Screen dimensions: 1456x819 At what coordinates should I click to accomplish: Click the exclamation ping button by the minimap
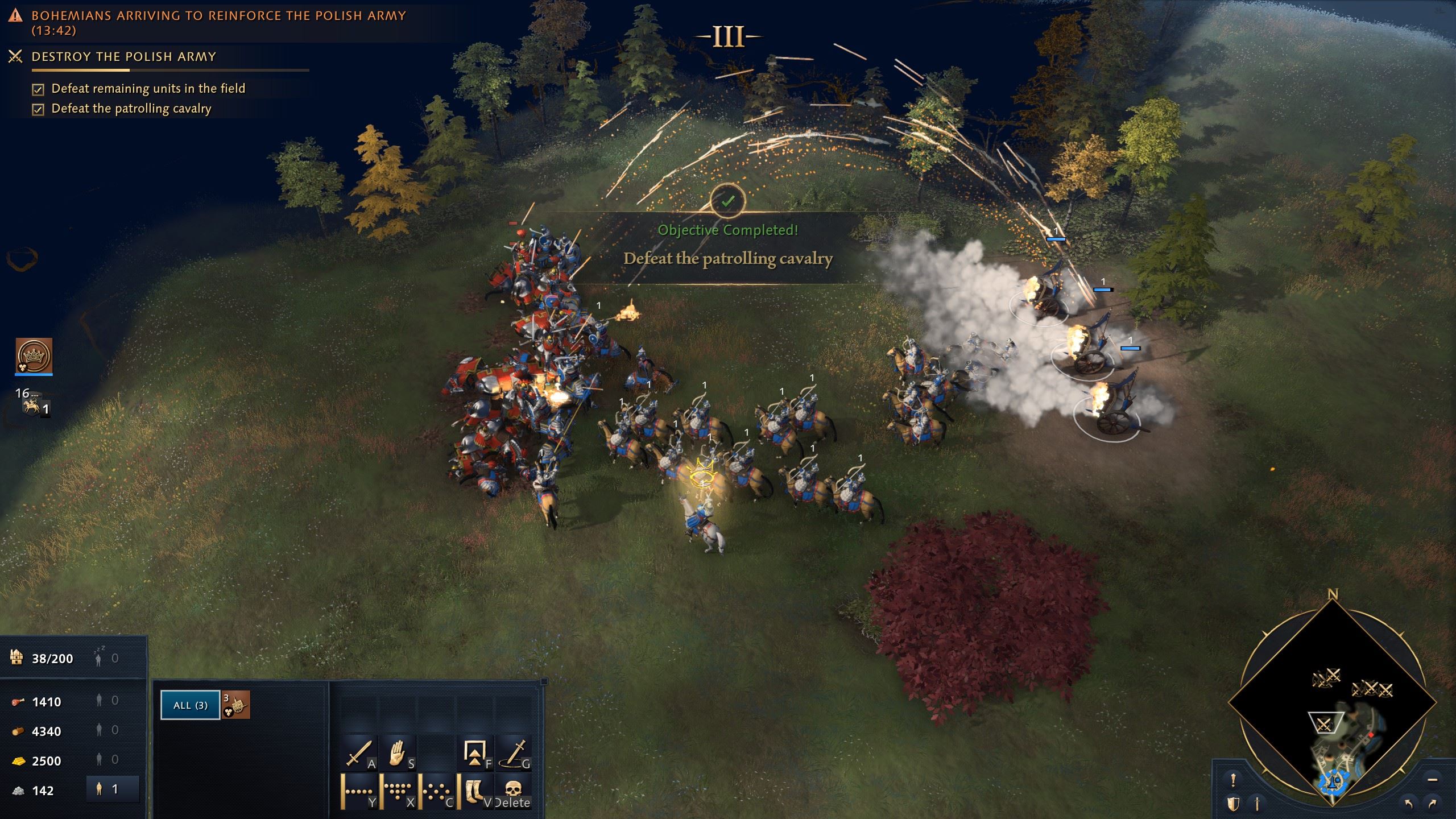[x=1233, y=780]
